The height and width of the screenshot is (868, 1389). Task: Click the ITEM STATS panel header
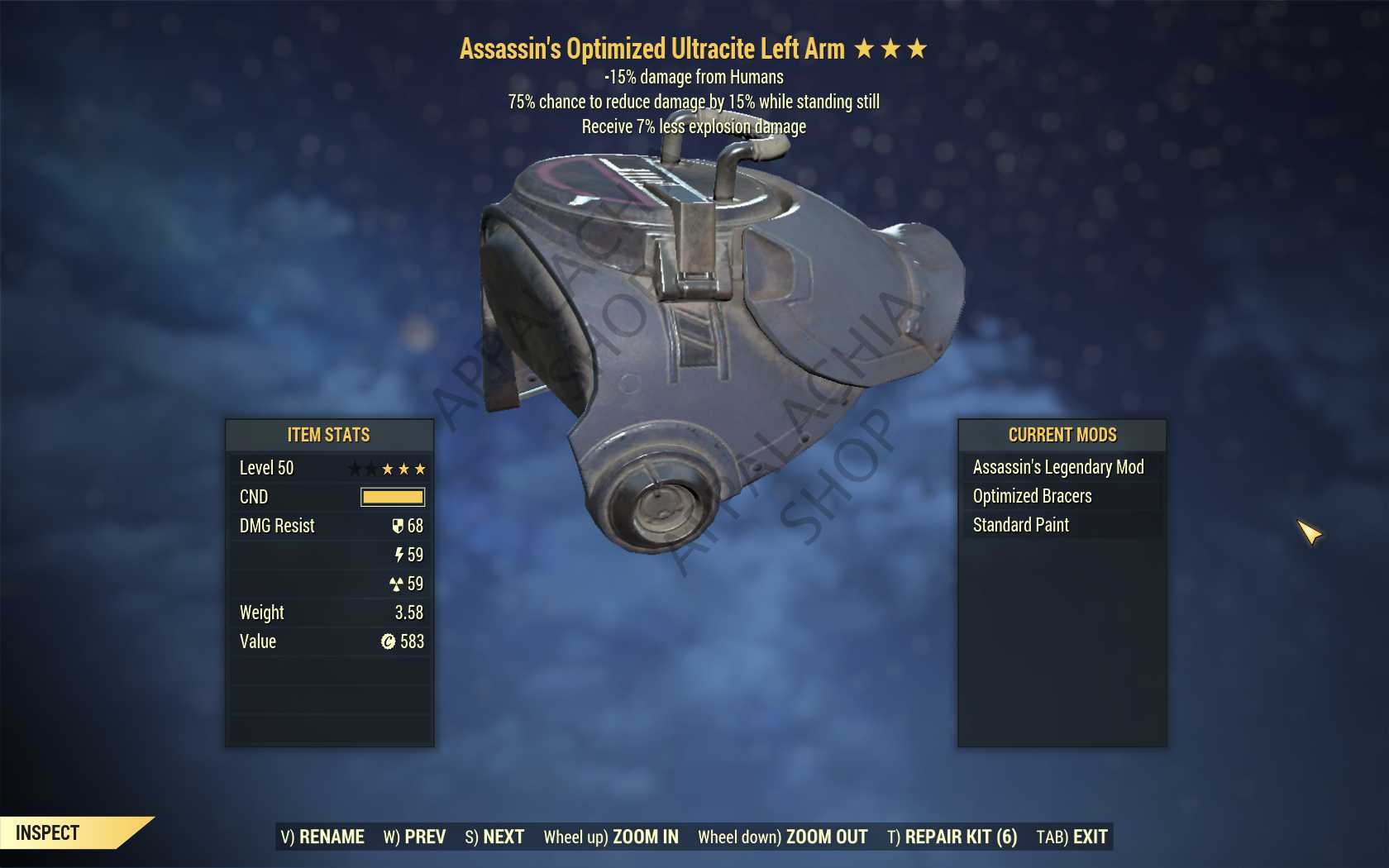click(x=328, y=435)
